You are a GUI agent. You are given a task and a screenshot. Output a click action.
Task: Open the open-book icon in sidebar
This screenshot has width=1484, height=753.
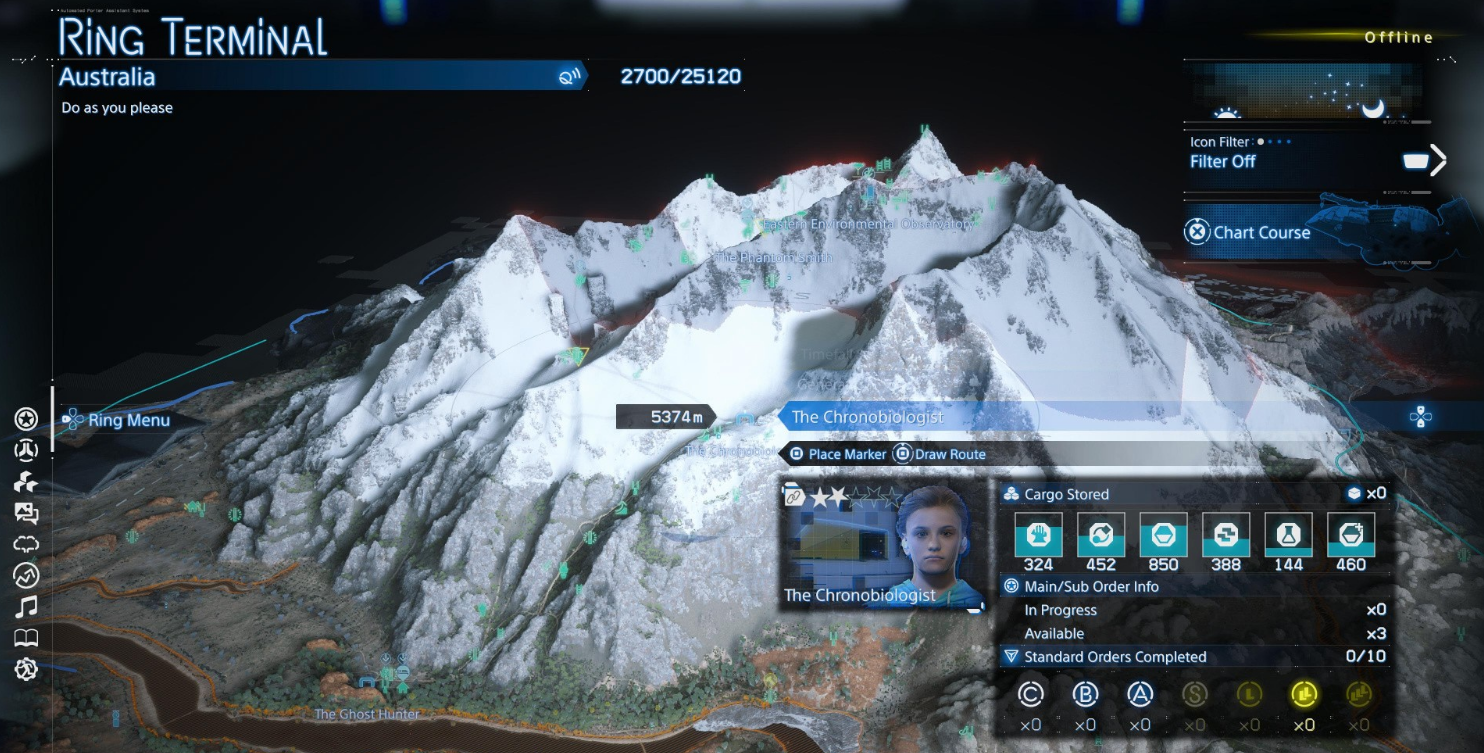pos(26,638)
